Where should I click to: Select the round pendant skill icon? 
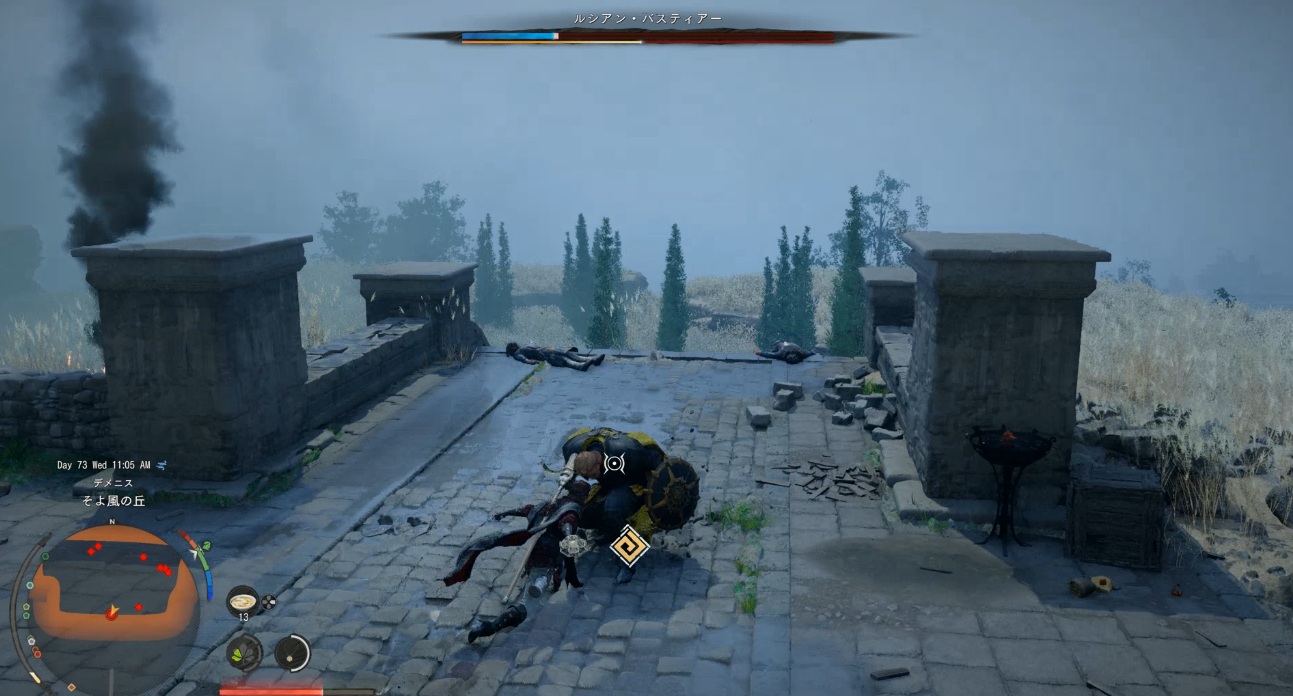pyautogui.click(x=292, y=653)
